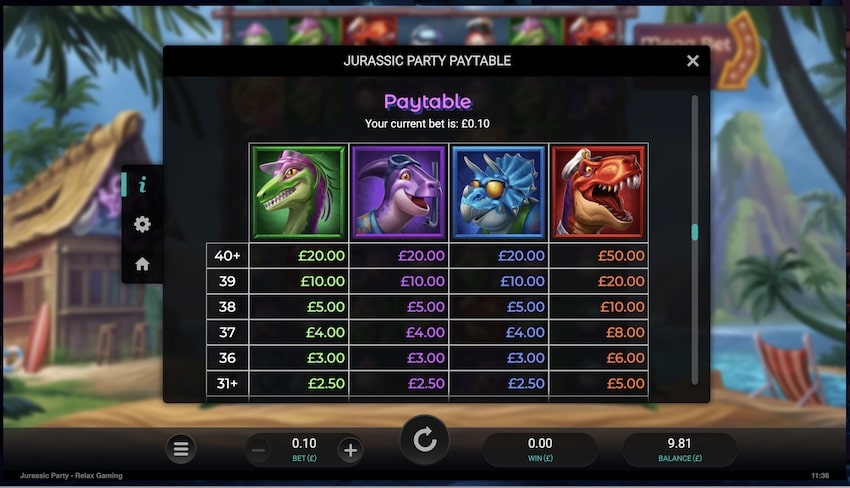Screen dimensions: 850x488
Task: Open the gear settings tab
Action: coord(142,224)
